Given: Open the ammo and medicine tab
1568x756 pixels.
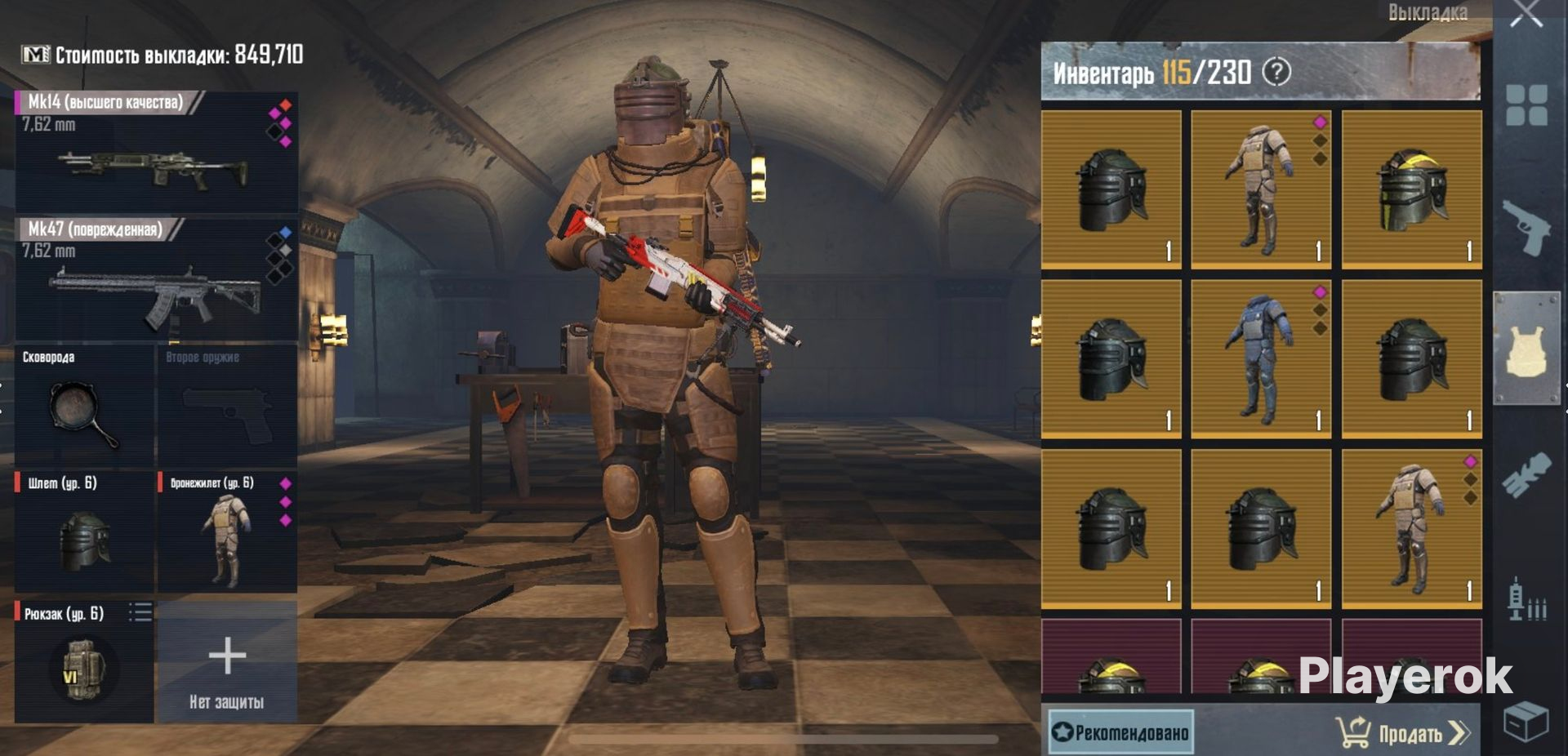Looking at the screenshot, I should (x=1526, y=600).
